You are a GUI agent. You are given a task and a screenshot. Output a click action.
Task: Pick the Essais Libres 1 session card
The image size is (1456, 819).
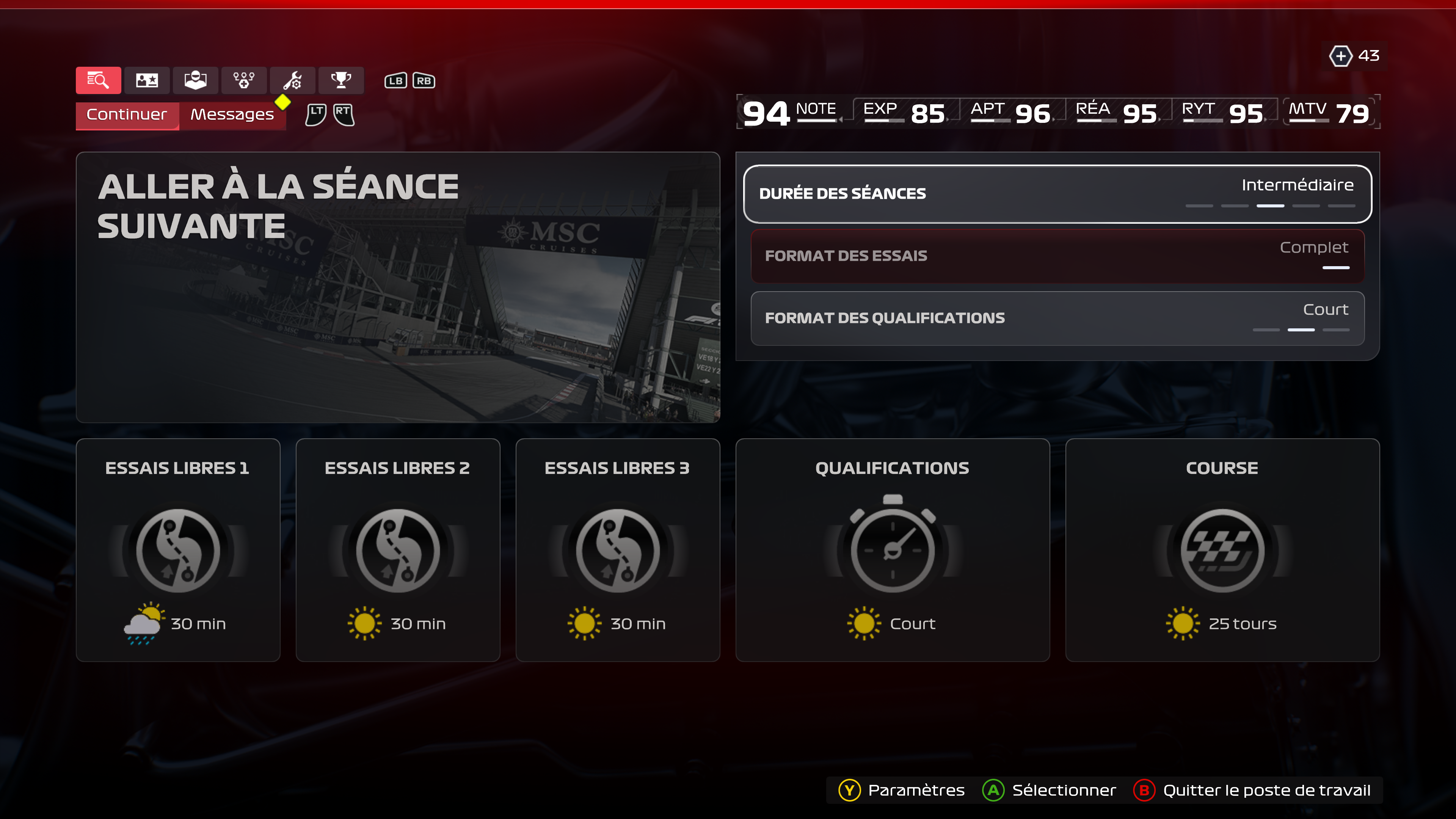click(x=177, y=549)
